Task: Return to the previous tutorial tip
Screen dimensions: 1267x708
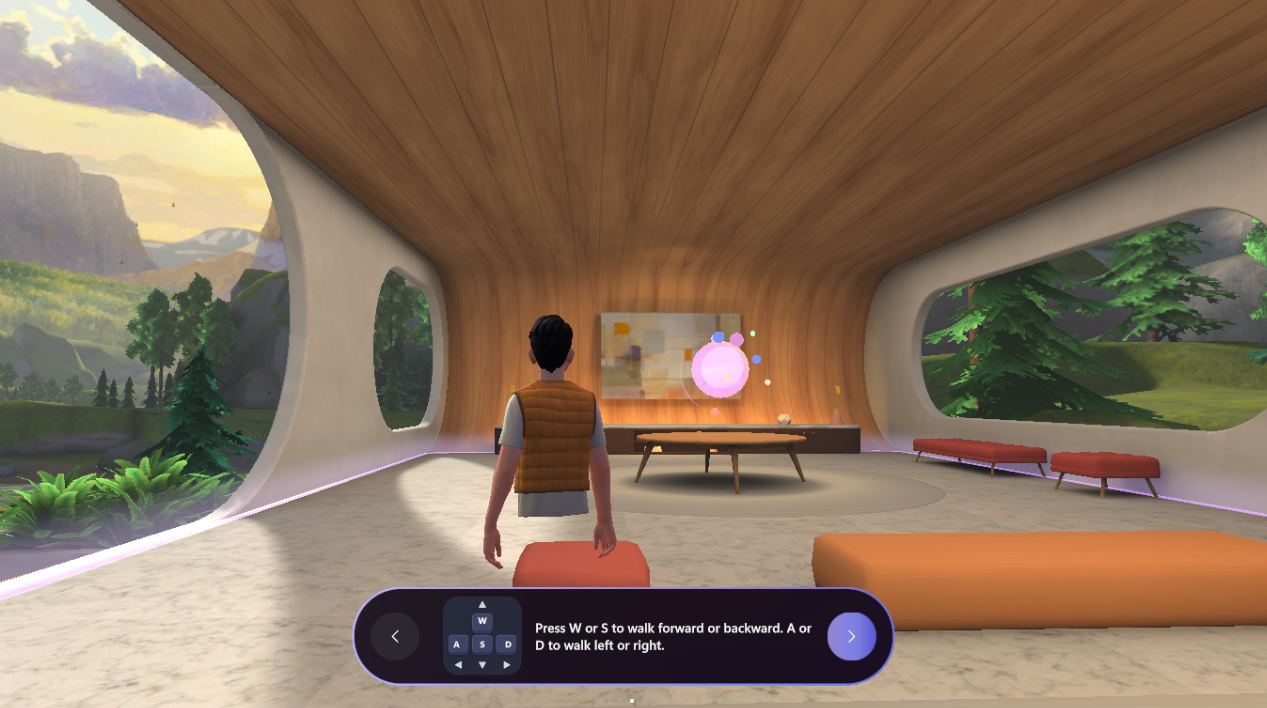Action: [395, 636]
